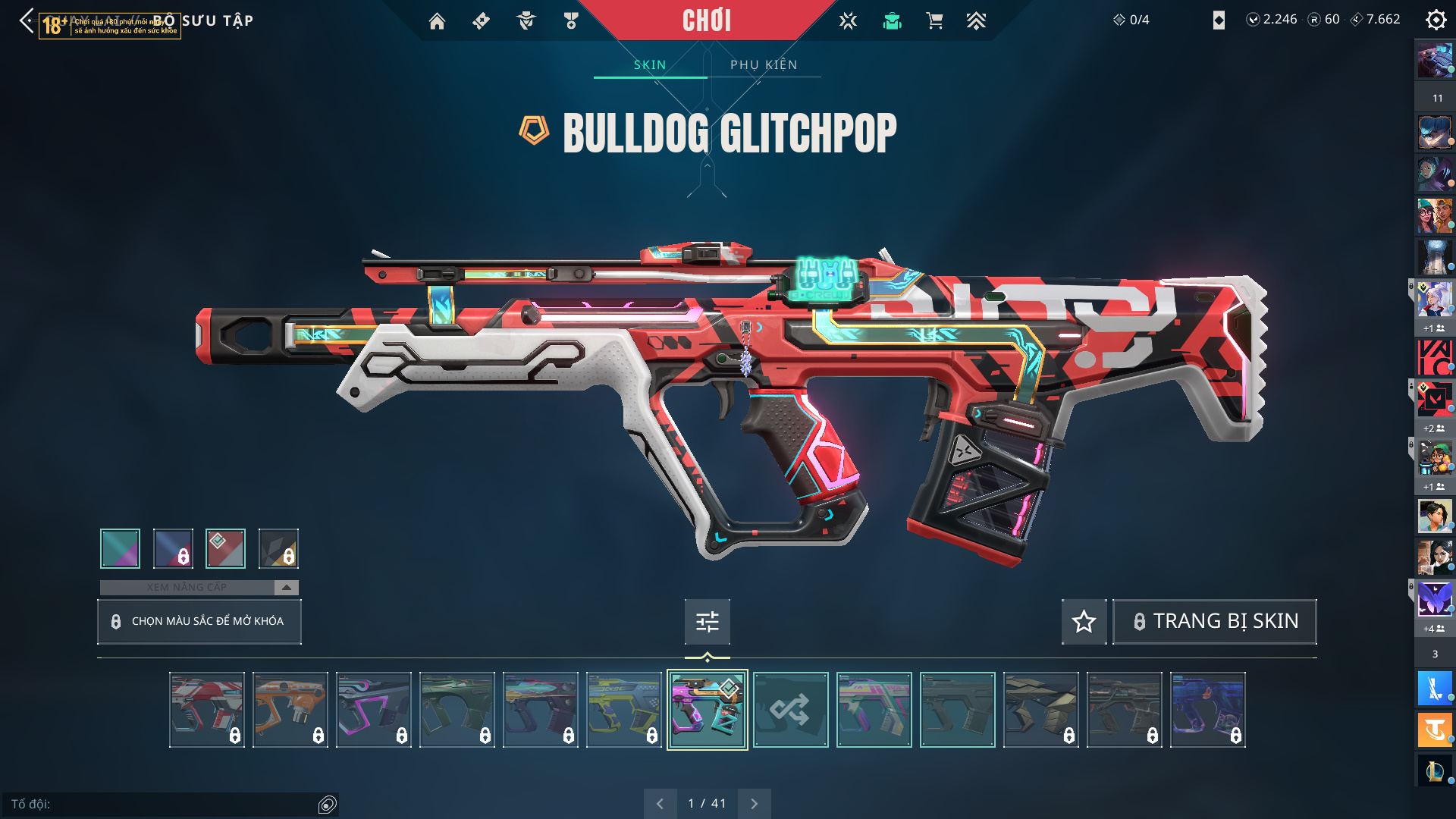This screenshot has width=1456, height=819.
Task: Select the random shuffle skin tile
Action: [790, 710]
